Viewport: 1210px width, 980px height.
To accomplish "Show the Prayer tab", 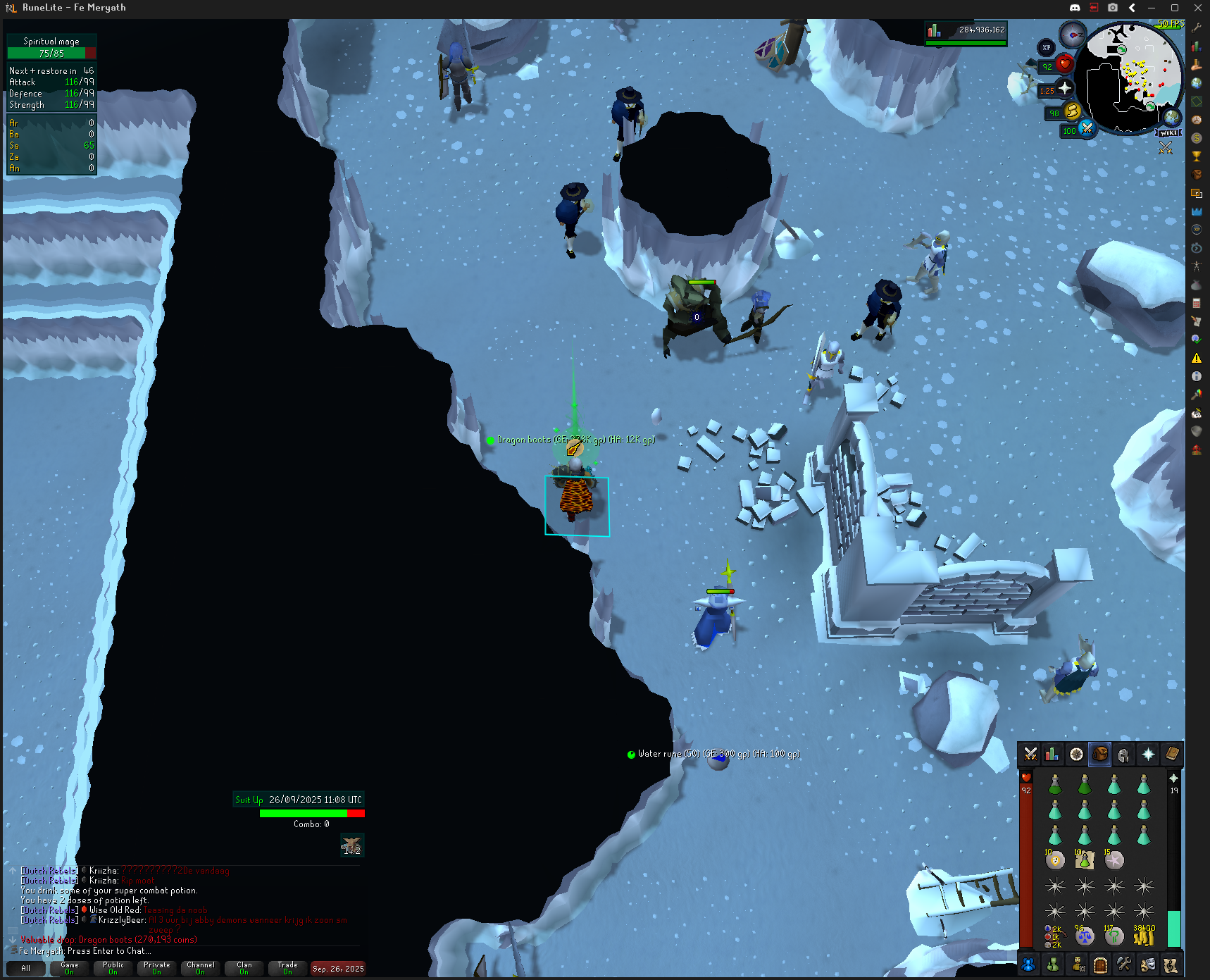I will pyautogui.click(x=1148, y=755).
